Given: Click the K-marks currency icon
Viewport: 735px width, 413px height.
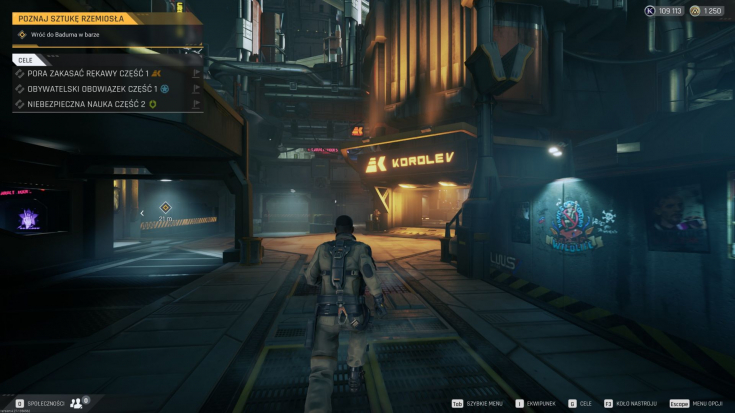Looking at the screenshot, I should click(x=649, y=11).
